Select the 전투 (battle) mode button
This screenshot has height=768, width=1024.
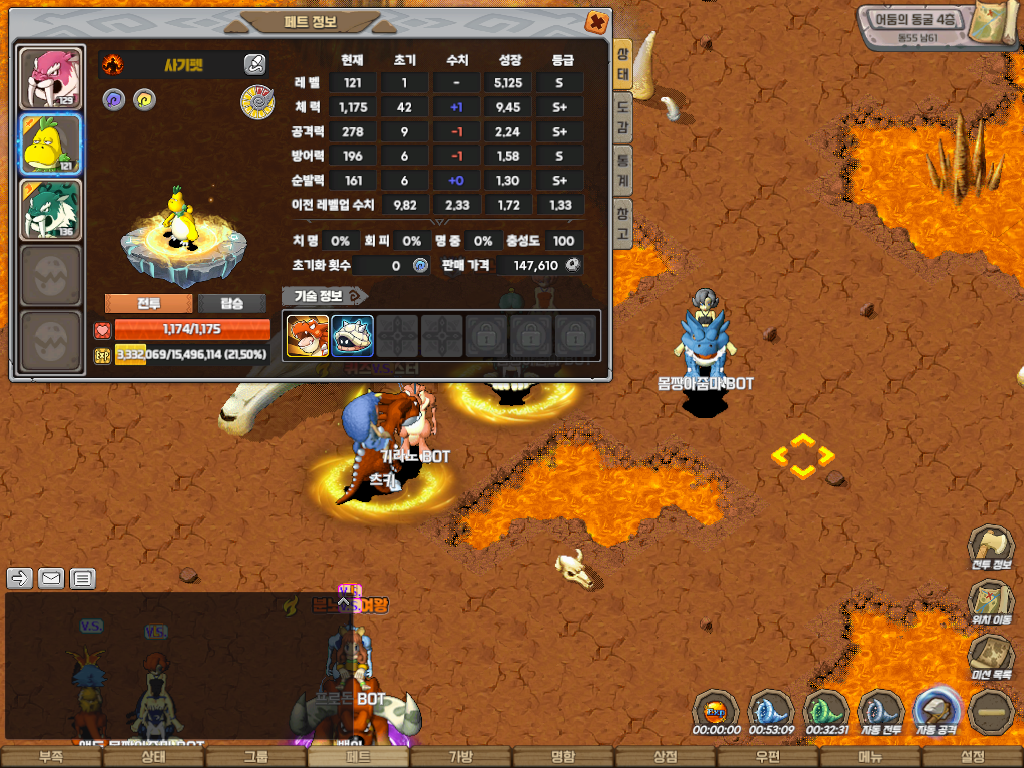[x=148, y=304]
